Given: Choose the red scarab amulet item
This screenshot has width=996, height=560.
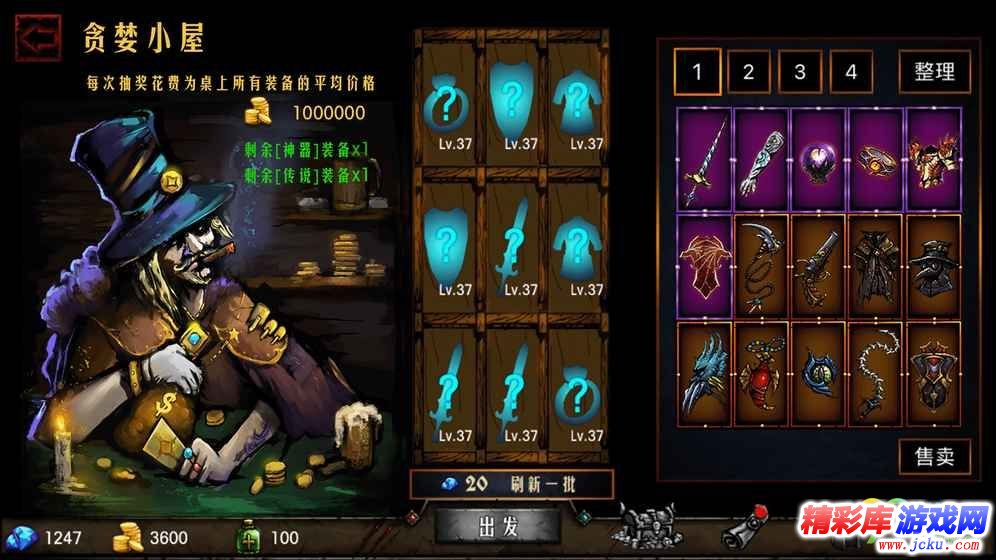Looking at the screenshot, I should pos(762,371).
